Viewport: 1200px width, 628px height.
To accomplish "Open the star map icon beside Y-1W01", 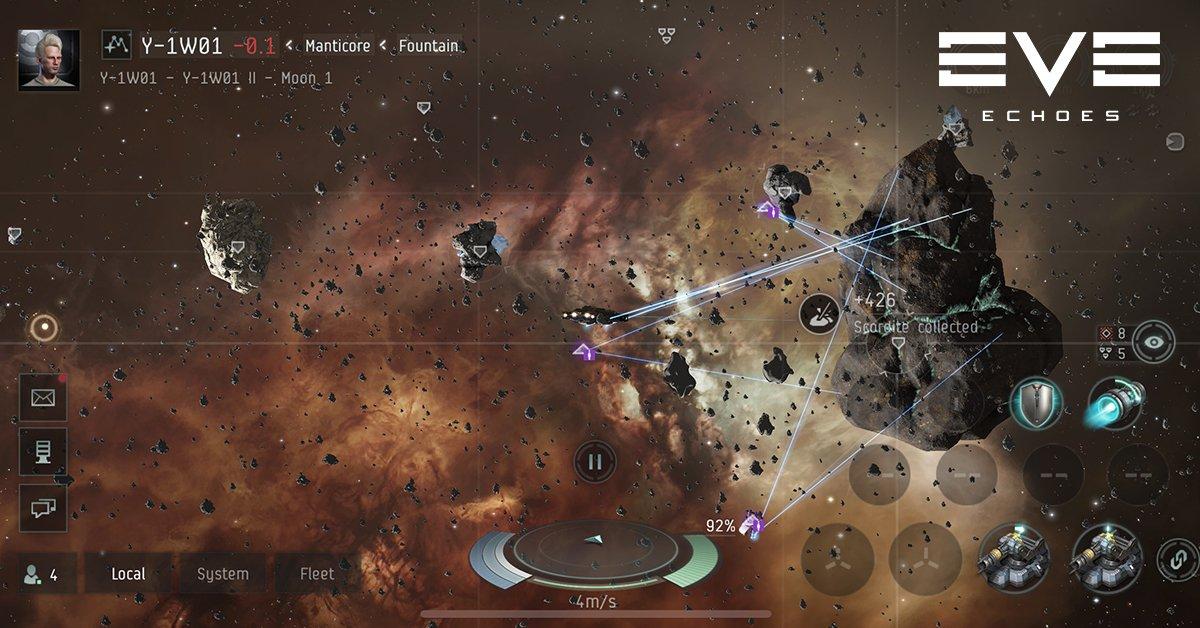I will [118, 45].
